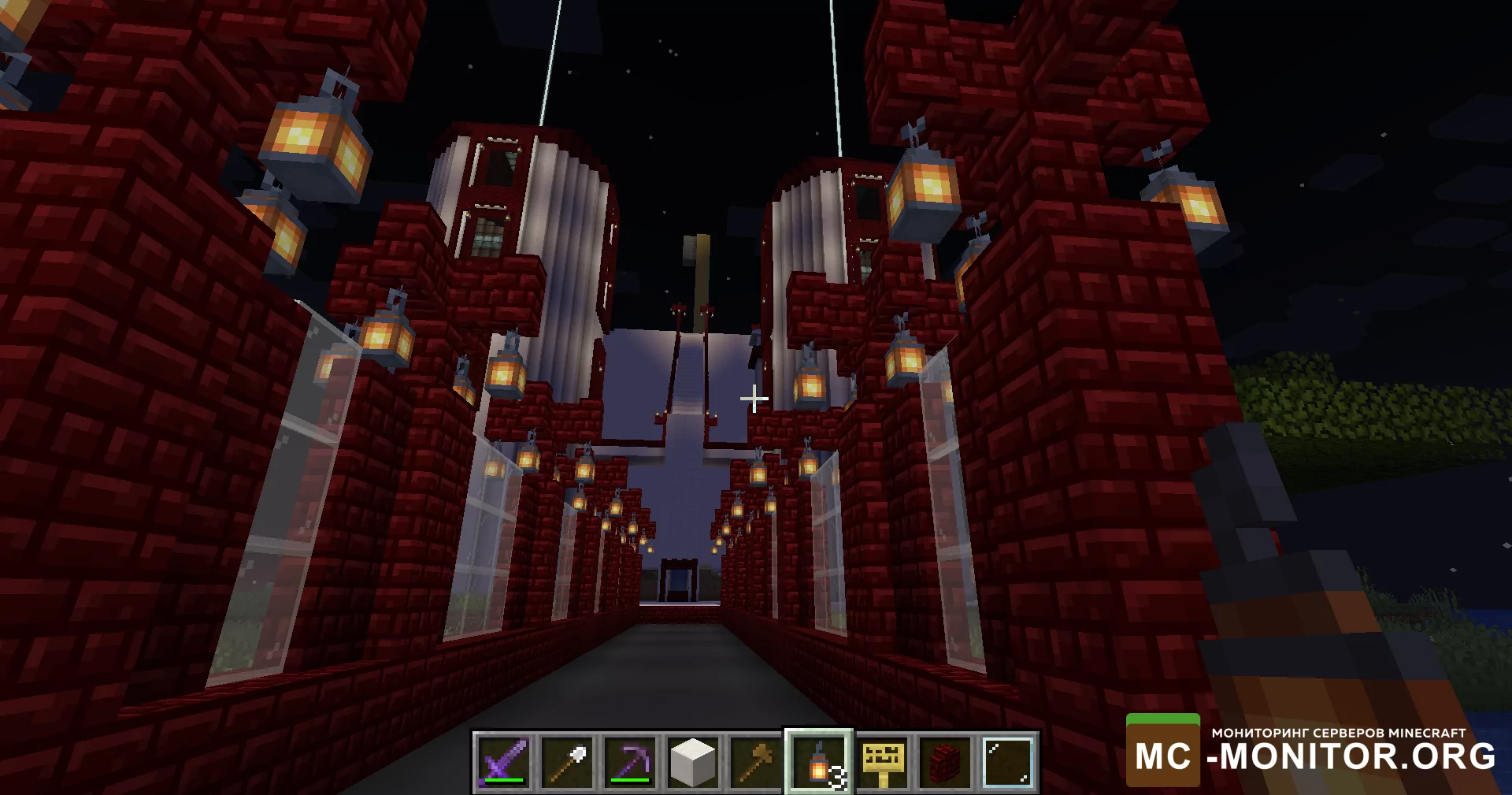Pick the glass block hotbar slot
The image size is (1512, 795).
(1008, 761)
